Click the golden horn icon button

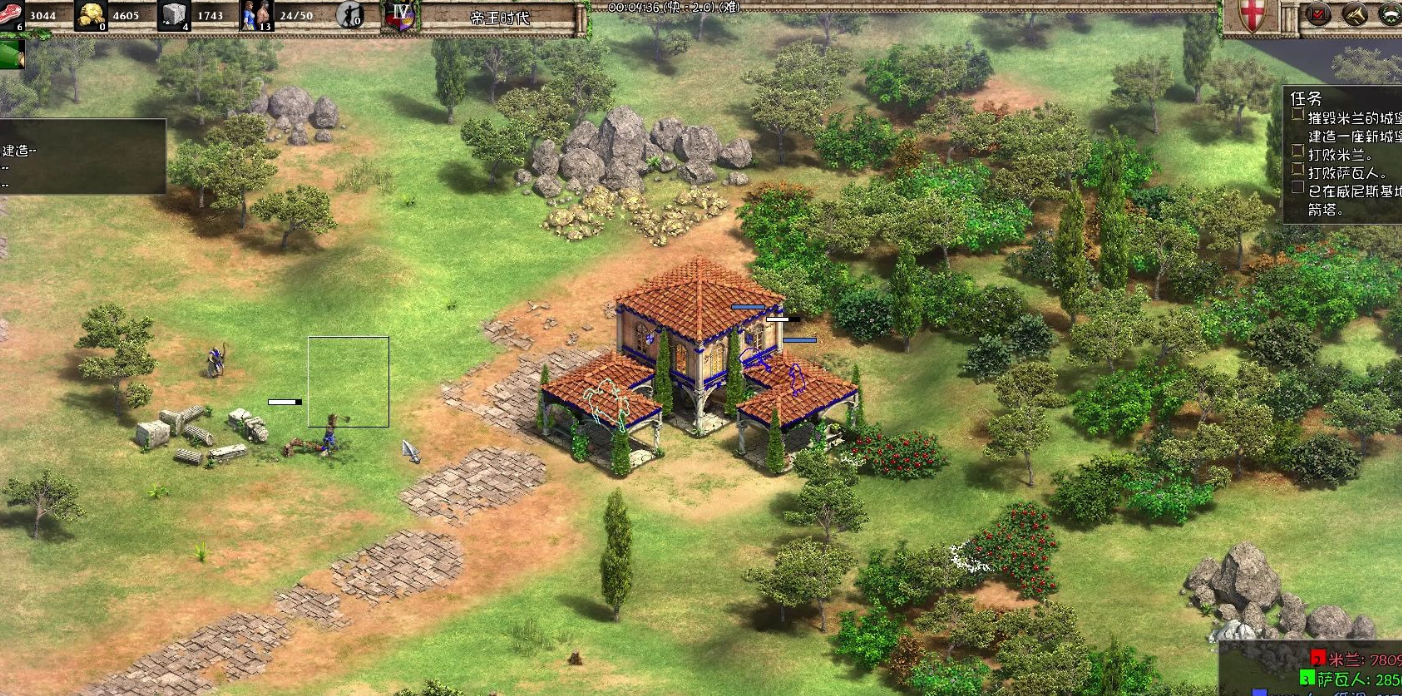pos(1354,14)
